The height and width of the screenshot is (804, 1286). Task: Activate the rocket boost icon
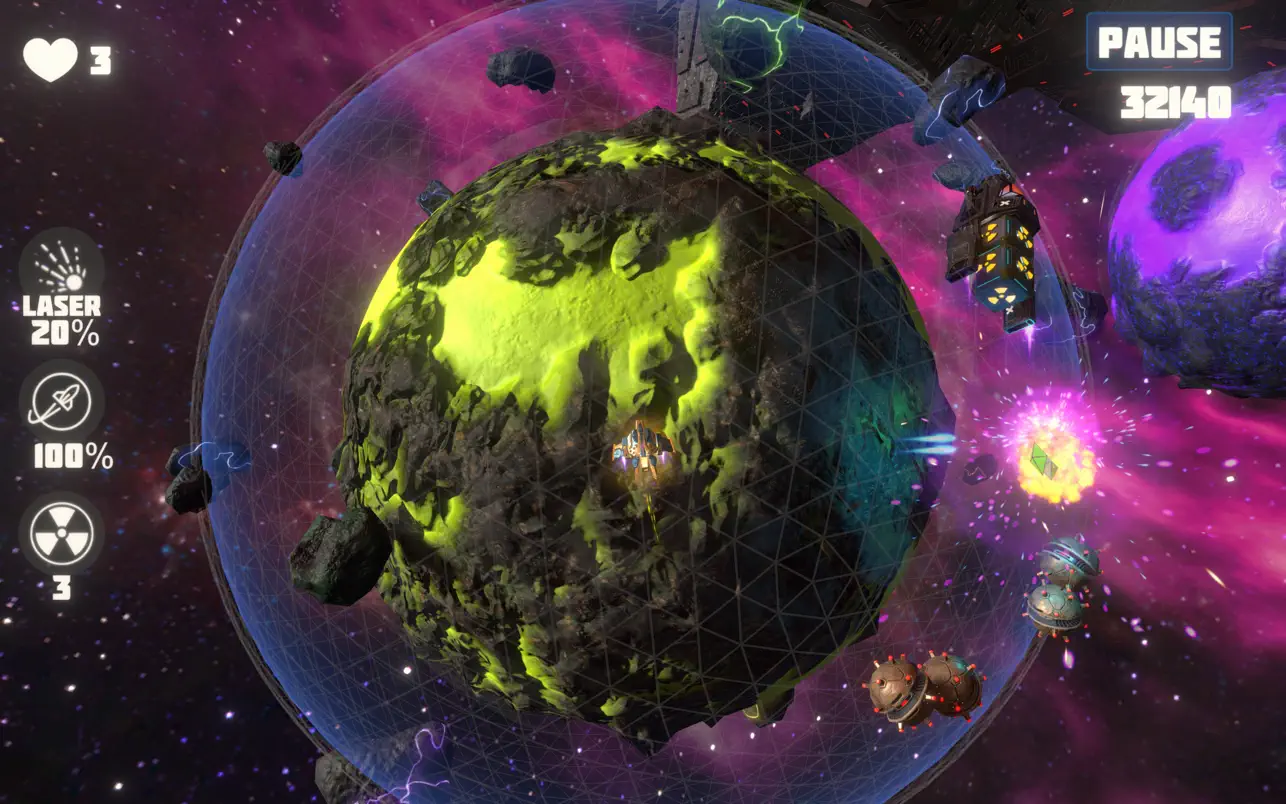(x=60, y=399)
